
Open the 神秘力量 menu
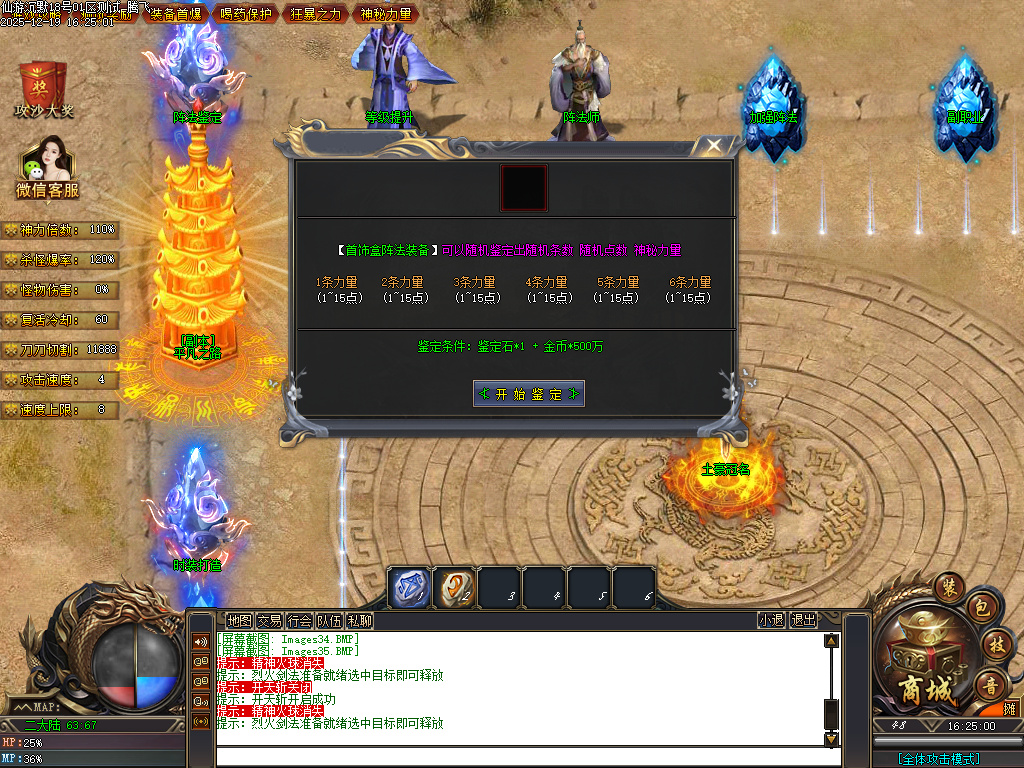[x=385, y=14]
